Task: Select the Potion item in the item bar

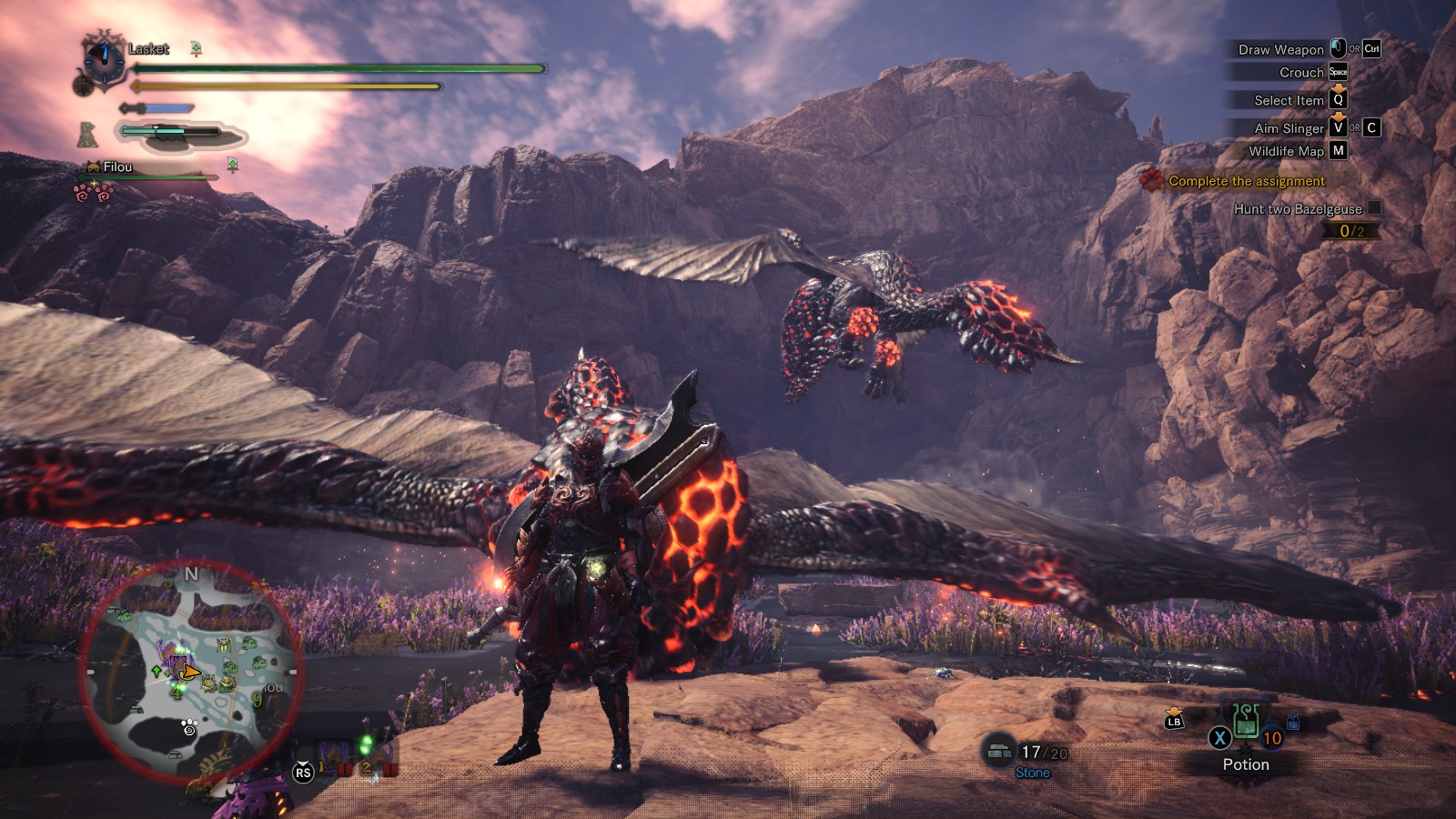Action: tap(1246, 725)
